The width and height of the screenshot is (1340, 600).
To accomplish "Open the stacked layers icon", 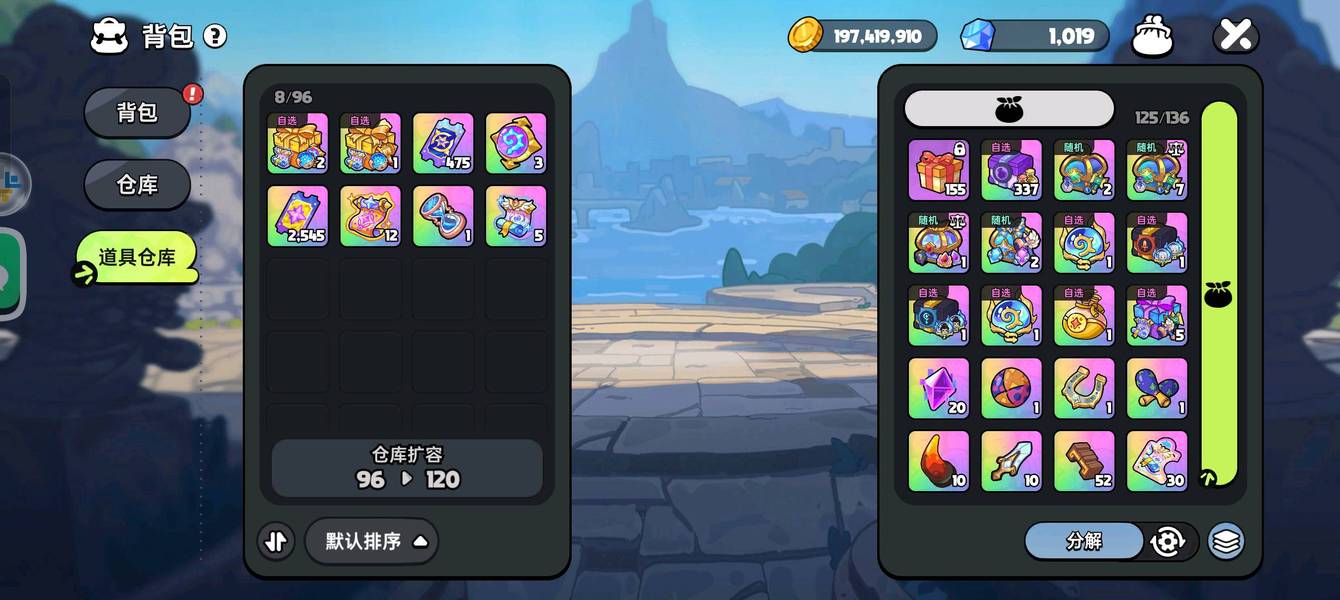I will [x=1226, y=541].
